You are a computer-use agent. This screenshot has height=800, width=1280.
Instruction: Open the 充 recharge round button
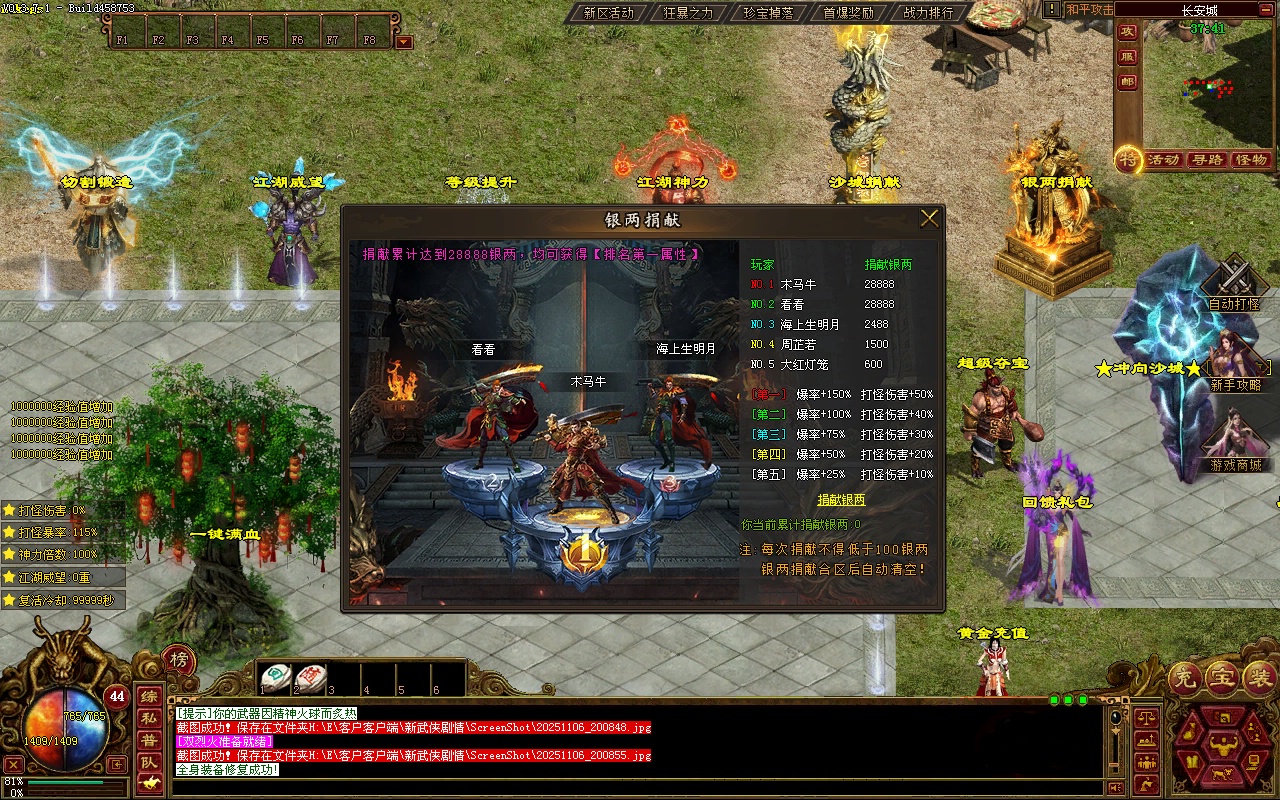click(x=1185, y=679)
